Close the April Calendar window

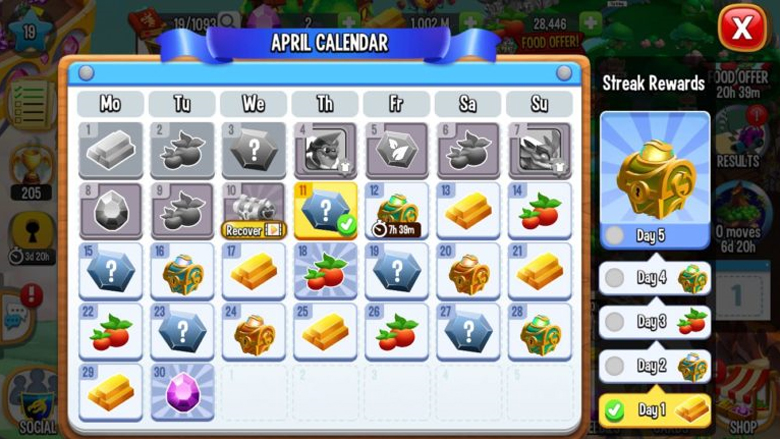click(742, 29)
